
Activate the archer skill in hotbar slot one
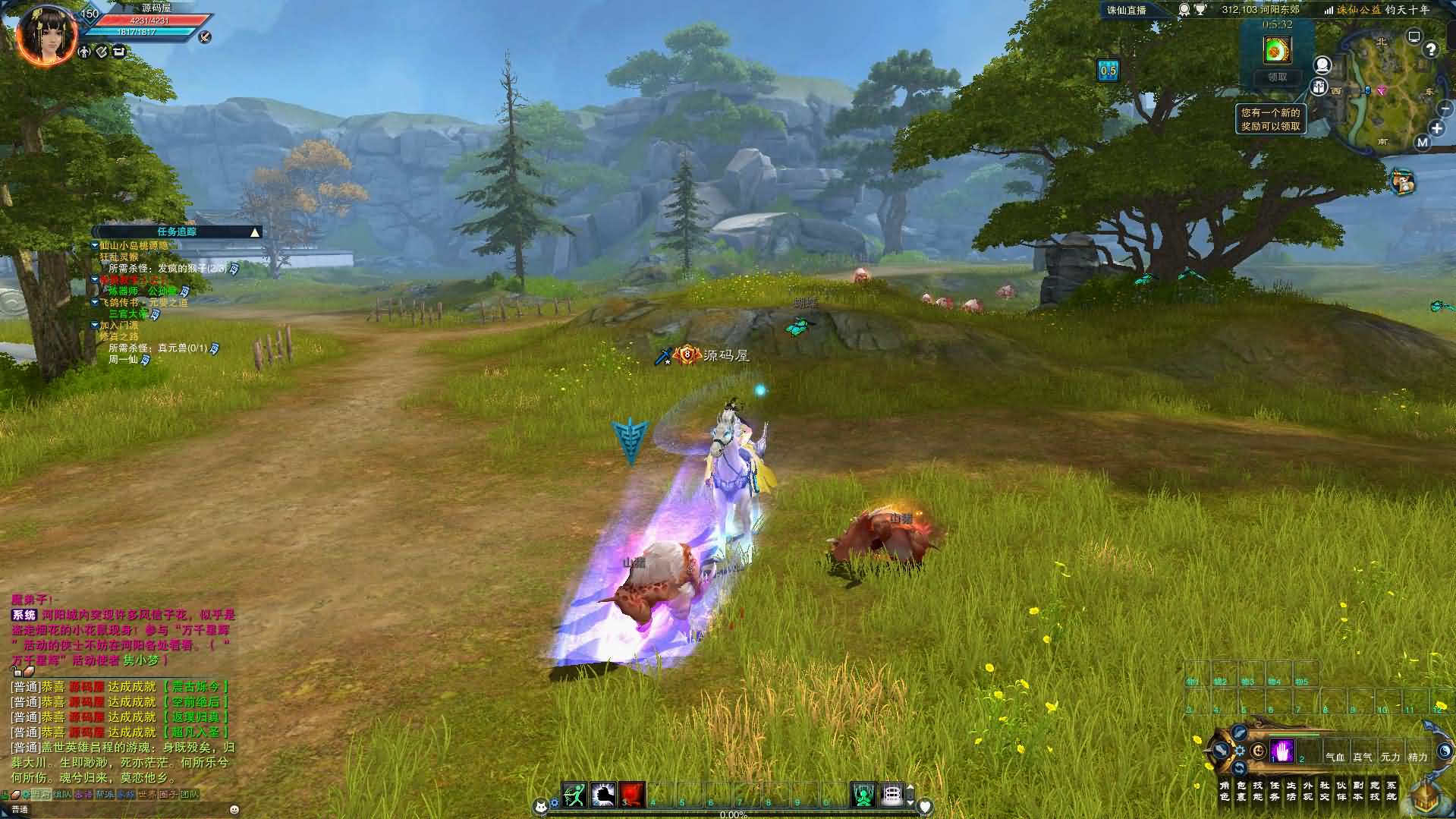coord(574,795)
